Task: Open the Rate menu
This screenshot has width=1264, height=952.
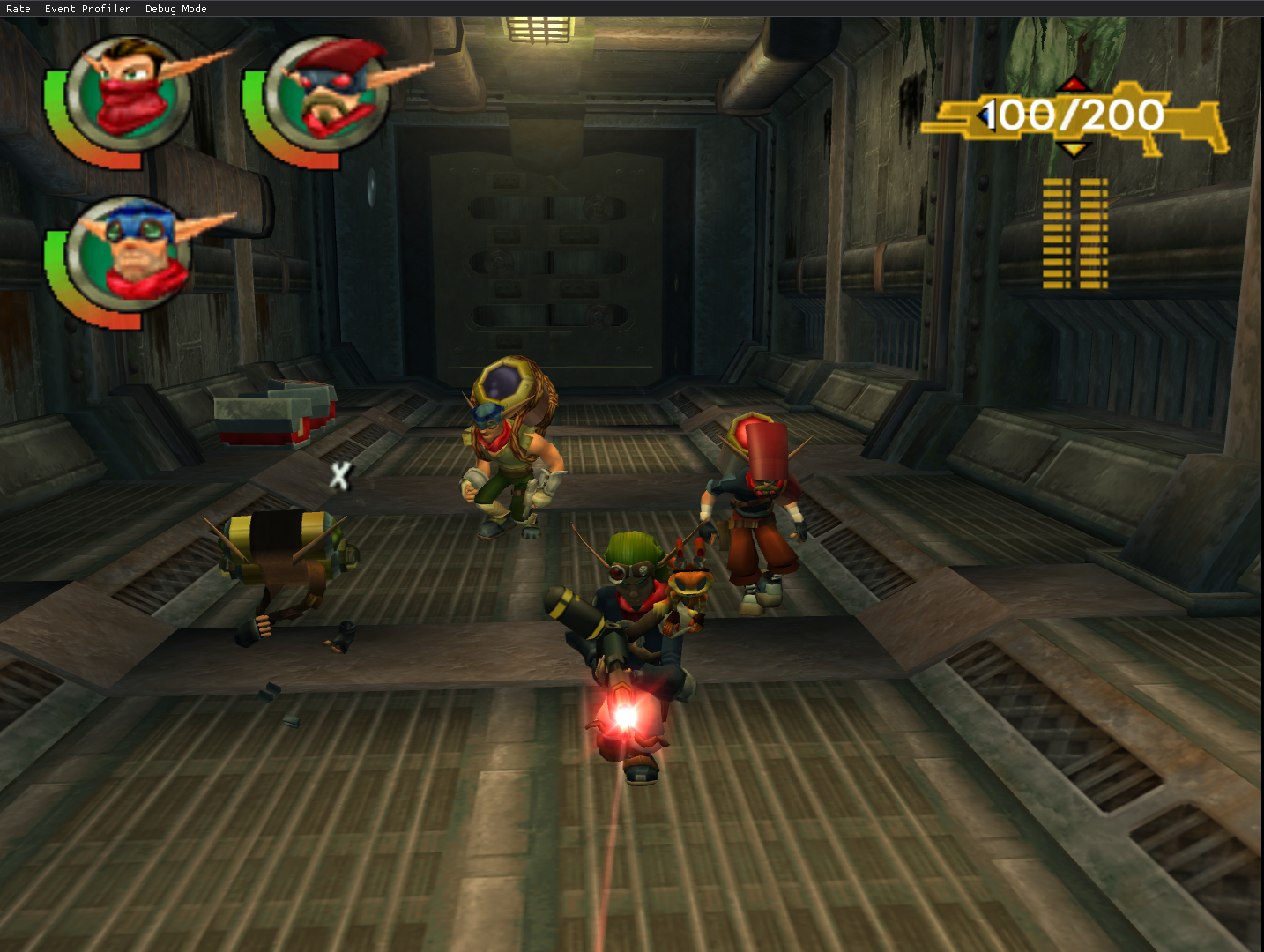Action: pos(19,9)
